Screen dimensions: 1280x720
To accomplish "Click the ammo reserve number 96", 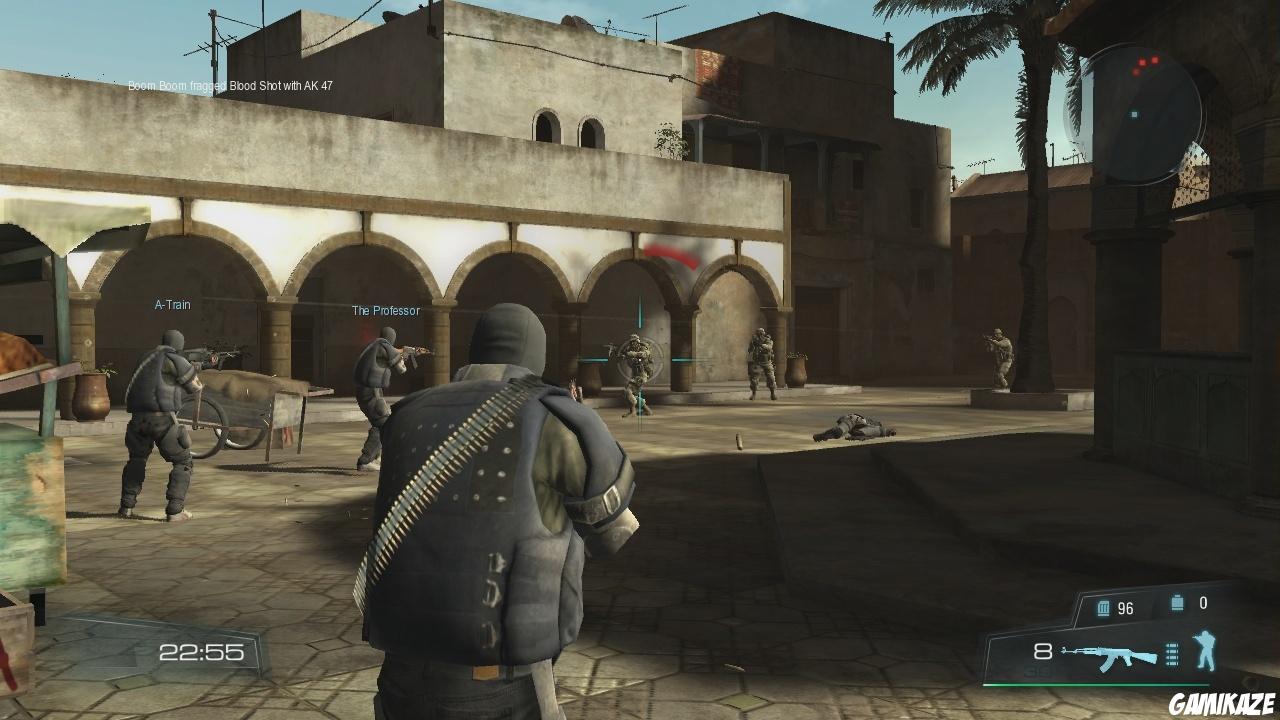I will pos(1124,608).
